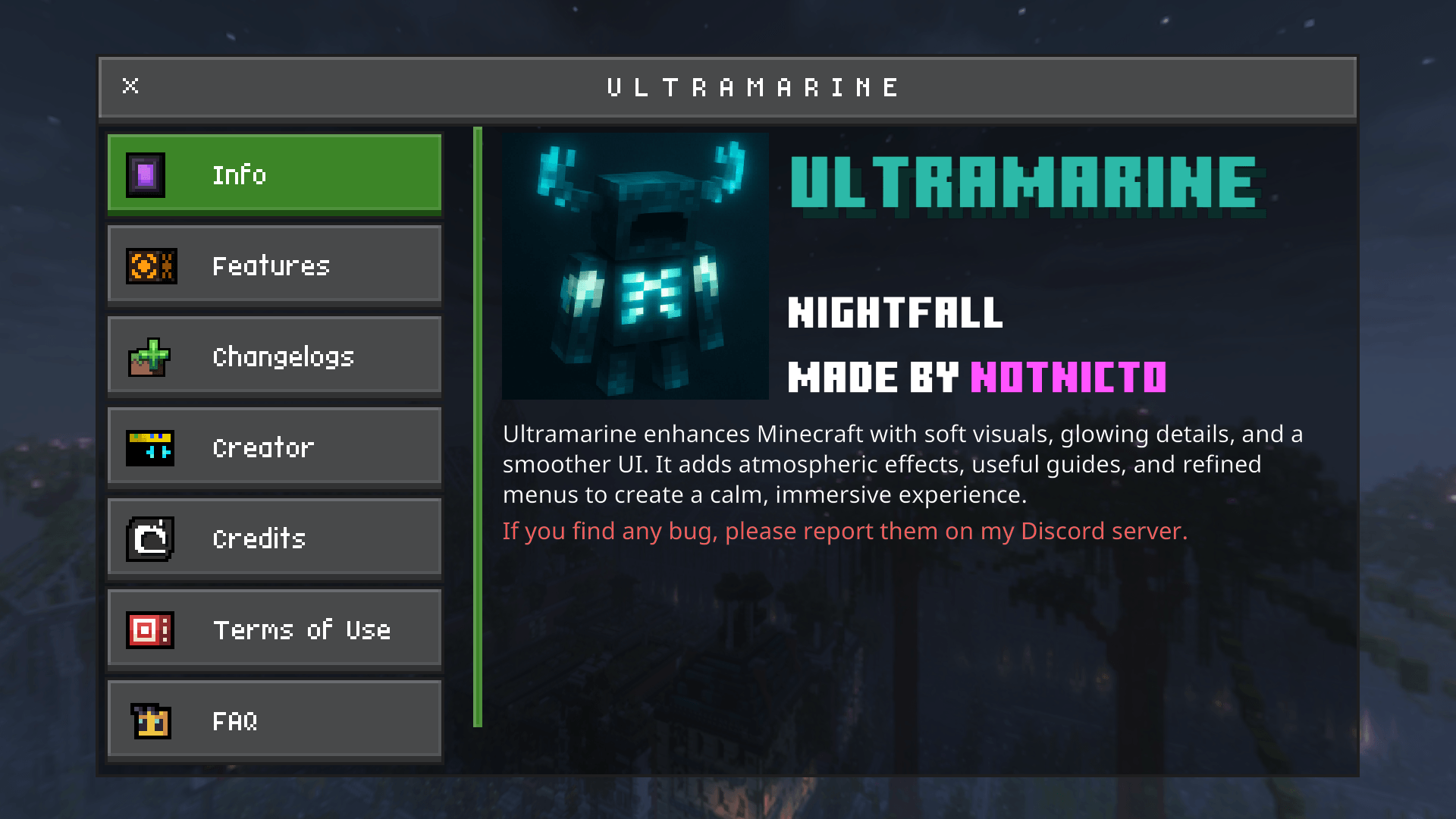Click the NIGHTFALL subtitle label
The height and width of the screenshot is (819, 1456).
pyautogui.click(x=896, y=312)
